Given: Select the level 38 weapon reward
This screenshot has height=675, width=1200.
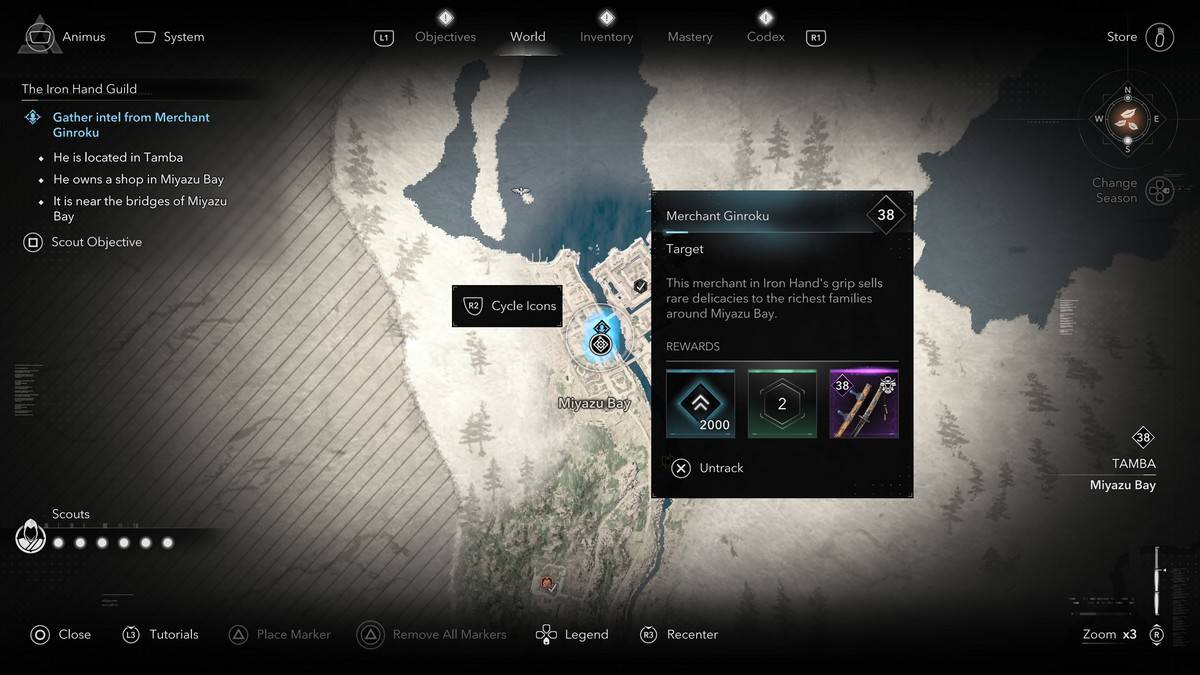Looking at the screenshot, I should point(864,404).
